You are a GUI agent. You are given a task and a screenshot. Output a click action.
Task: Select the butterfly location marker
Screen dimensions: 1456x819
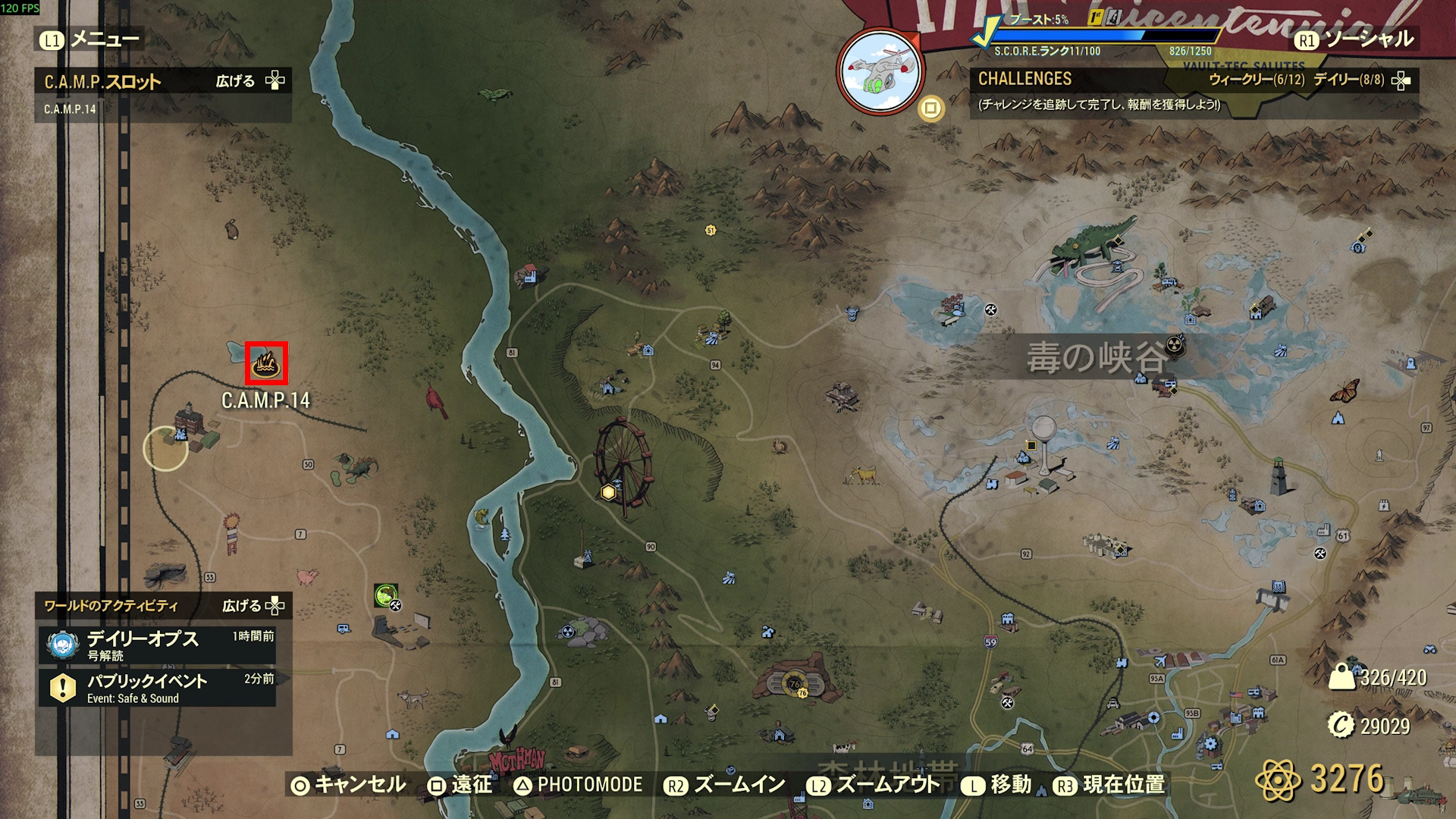point(1344,391)
